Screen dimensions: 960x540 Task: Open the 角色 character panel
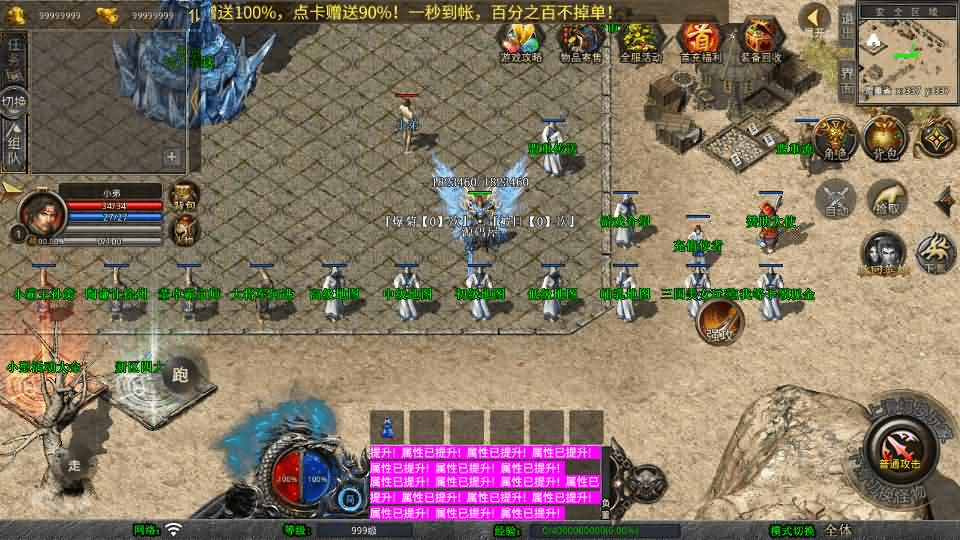[832, 139]
